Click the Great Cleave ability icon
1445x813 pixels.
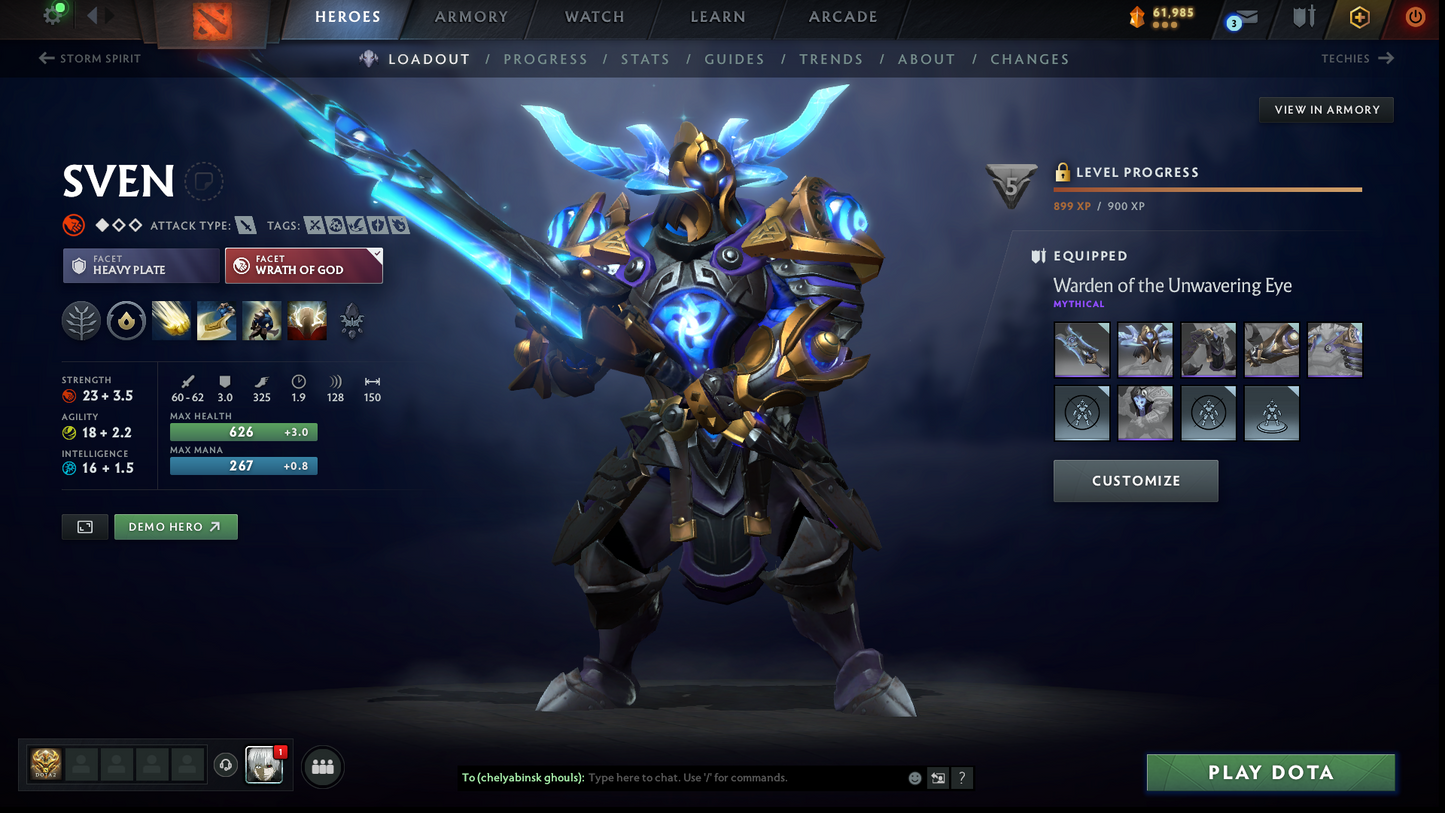tap(217, 320)
